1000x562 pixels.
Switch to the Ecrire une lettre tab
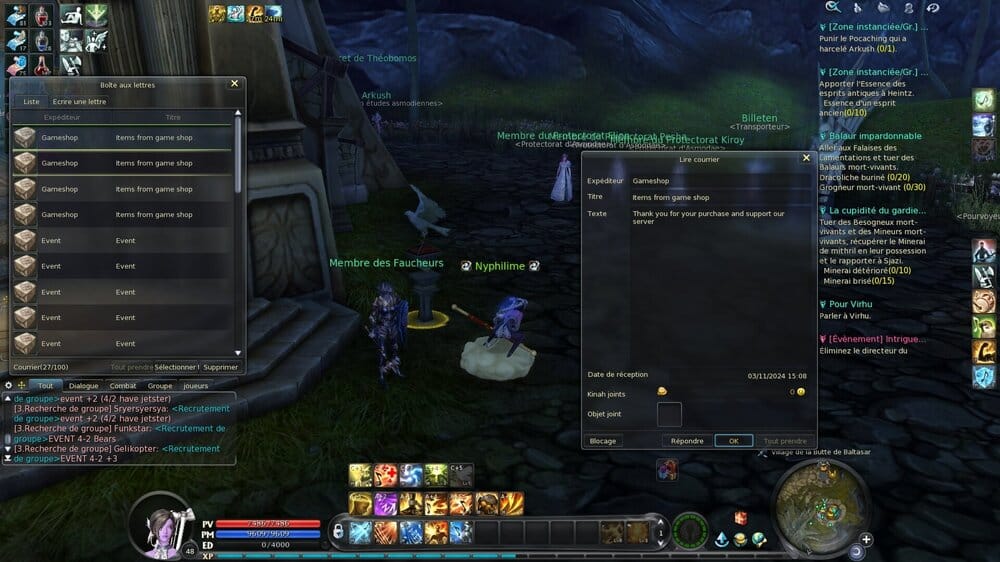click(x=79, y=101)
